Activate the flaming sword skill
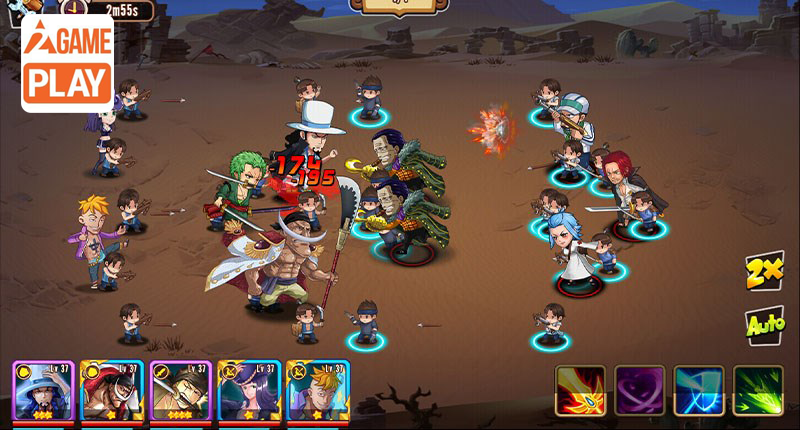The image size is (800, 430). pyautogui.click(x=581, y=391)
